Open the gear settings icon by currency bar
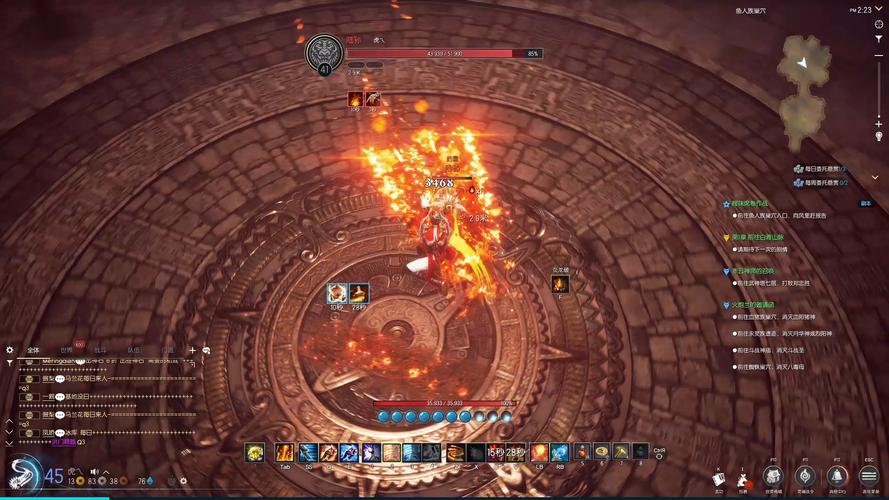This screenshot has width=889, height=500. click(183, 481)
